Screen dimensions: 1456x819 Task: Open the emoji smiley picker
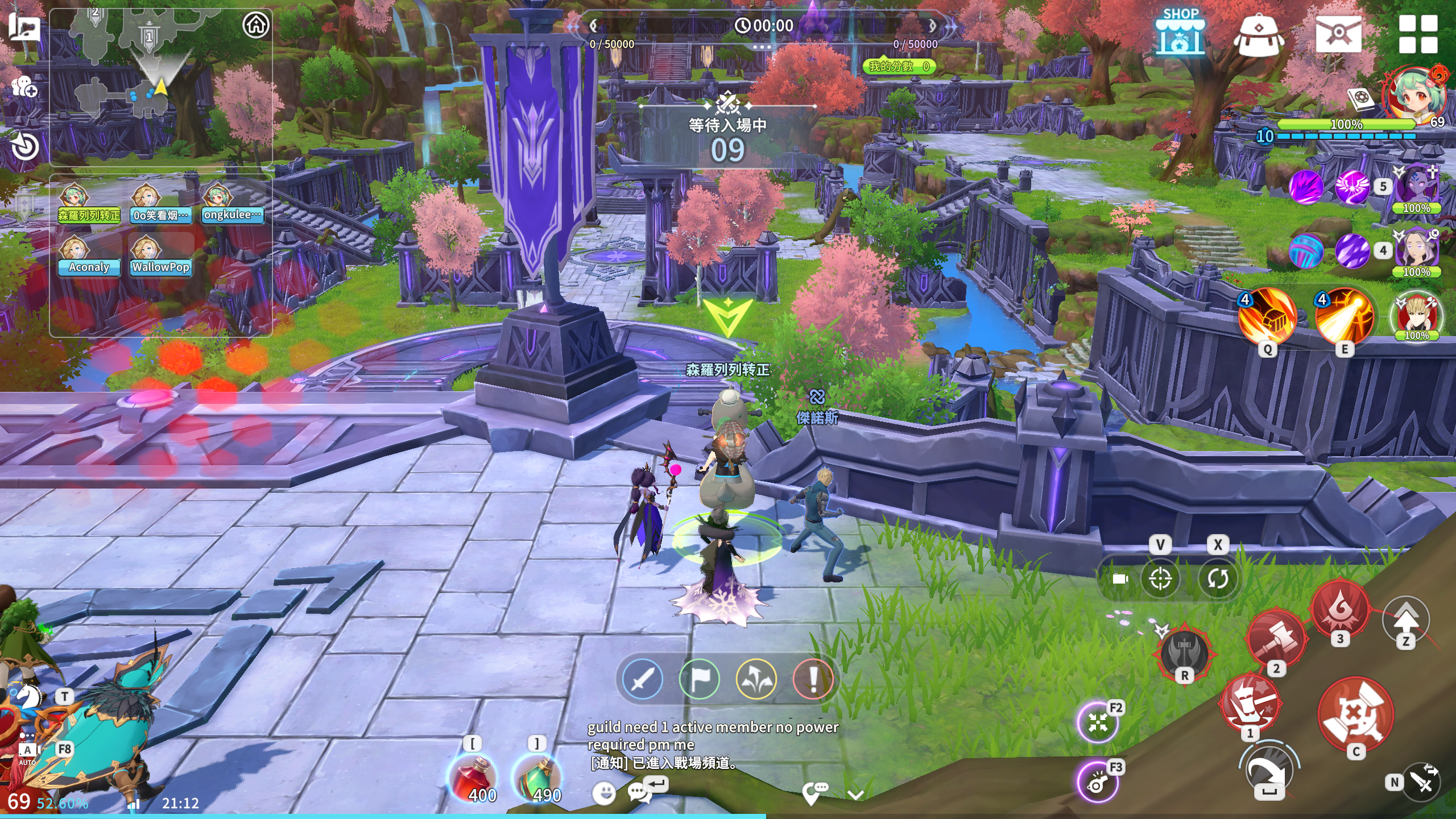[603, 792]
